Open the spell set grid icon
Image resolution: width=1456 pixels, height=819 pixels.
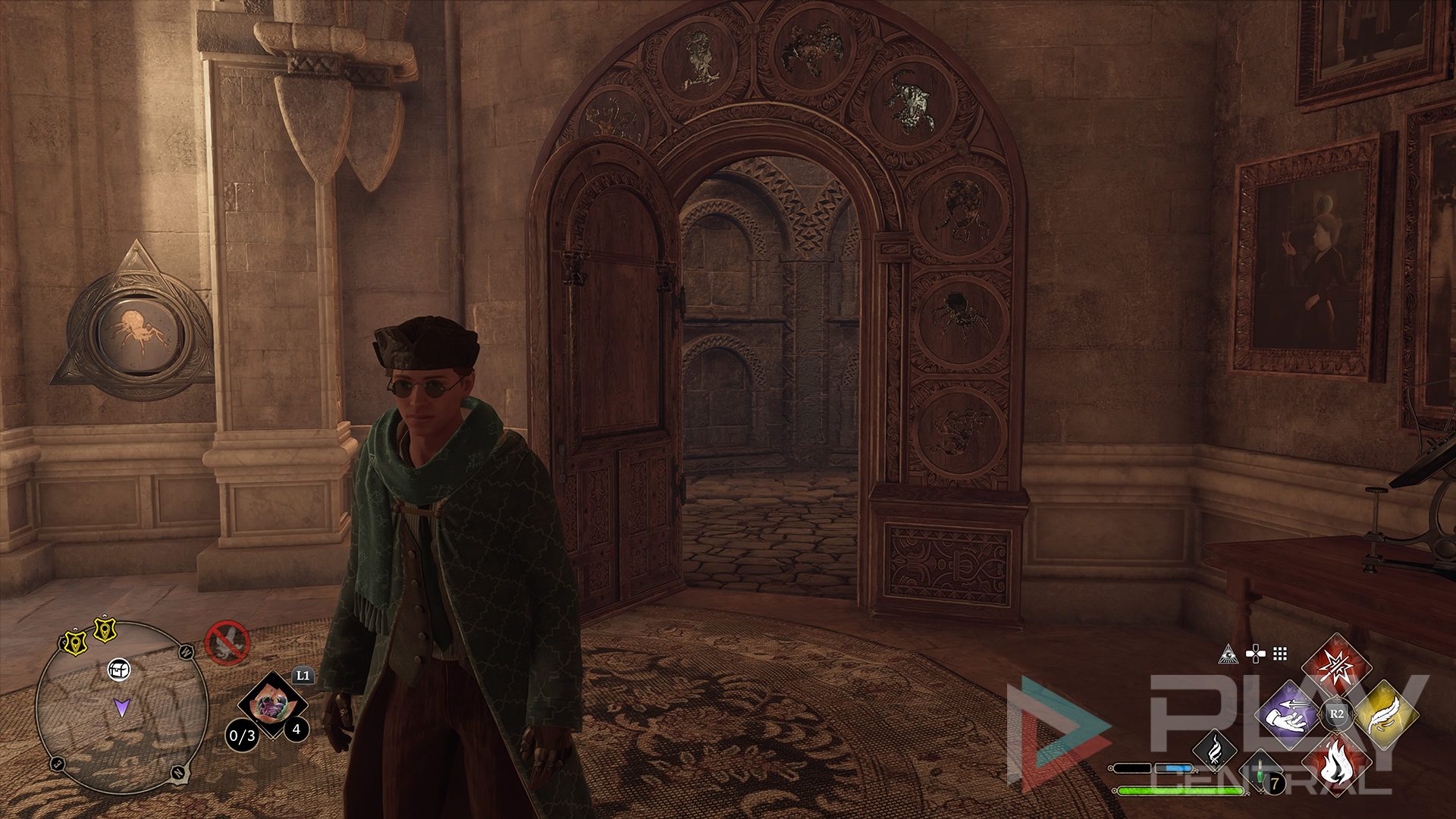pos(1281,654)
